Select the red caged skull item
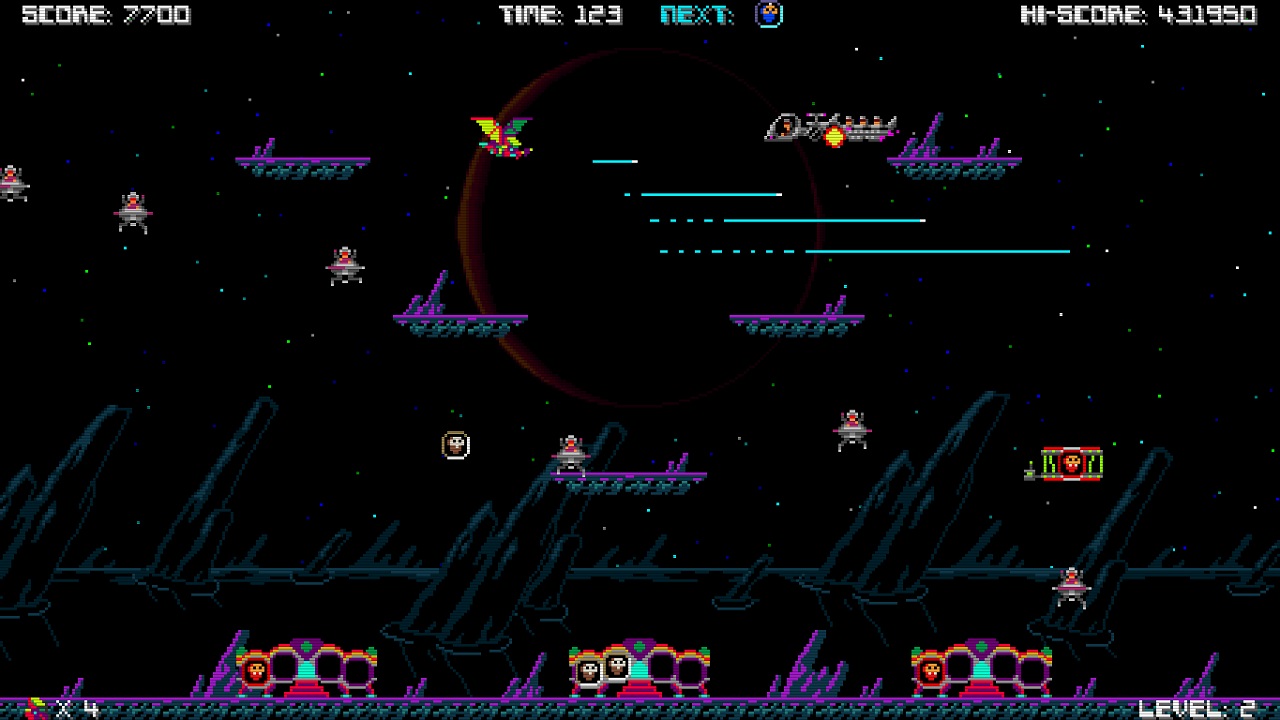Screen dimensions: 1280x720 pyautogui.click(x=1070, y=464)
